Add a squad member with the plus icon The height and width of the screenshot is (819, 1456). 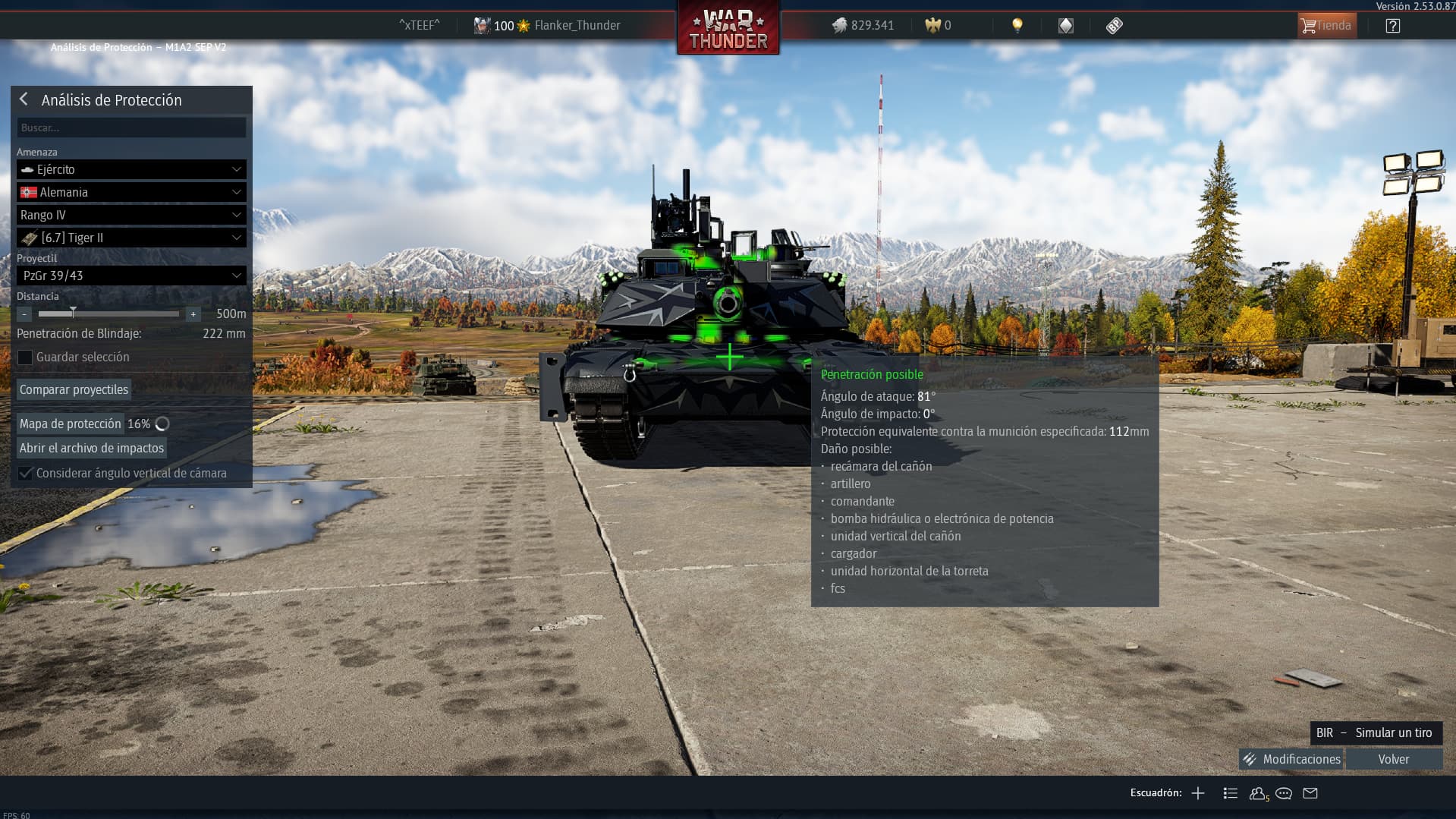[1198, 793]
